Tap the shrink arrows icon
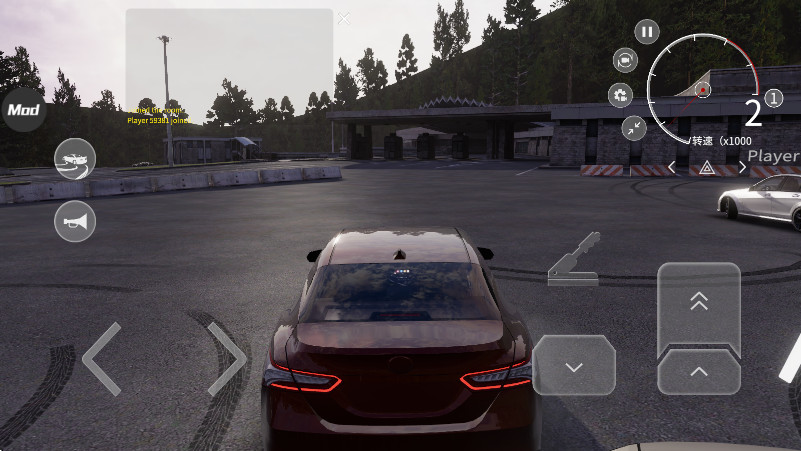Viewport: 801px width, 451px height. point(634,127)
